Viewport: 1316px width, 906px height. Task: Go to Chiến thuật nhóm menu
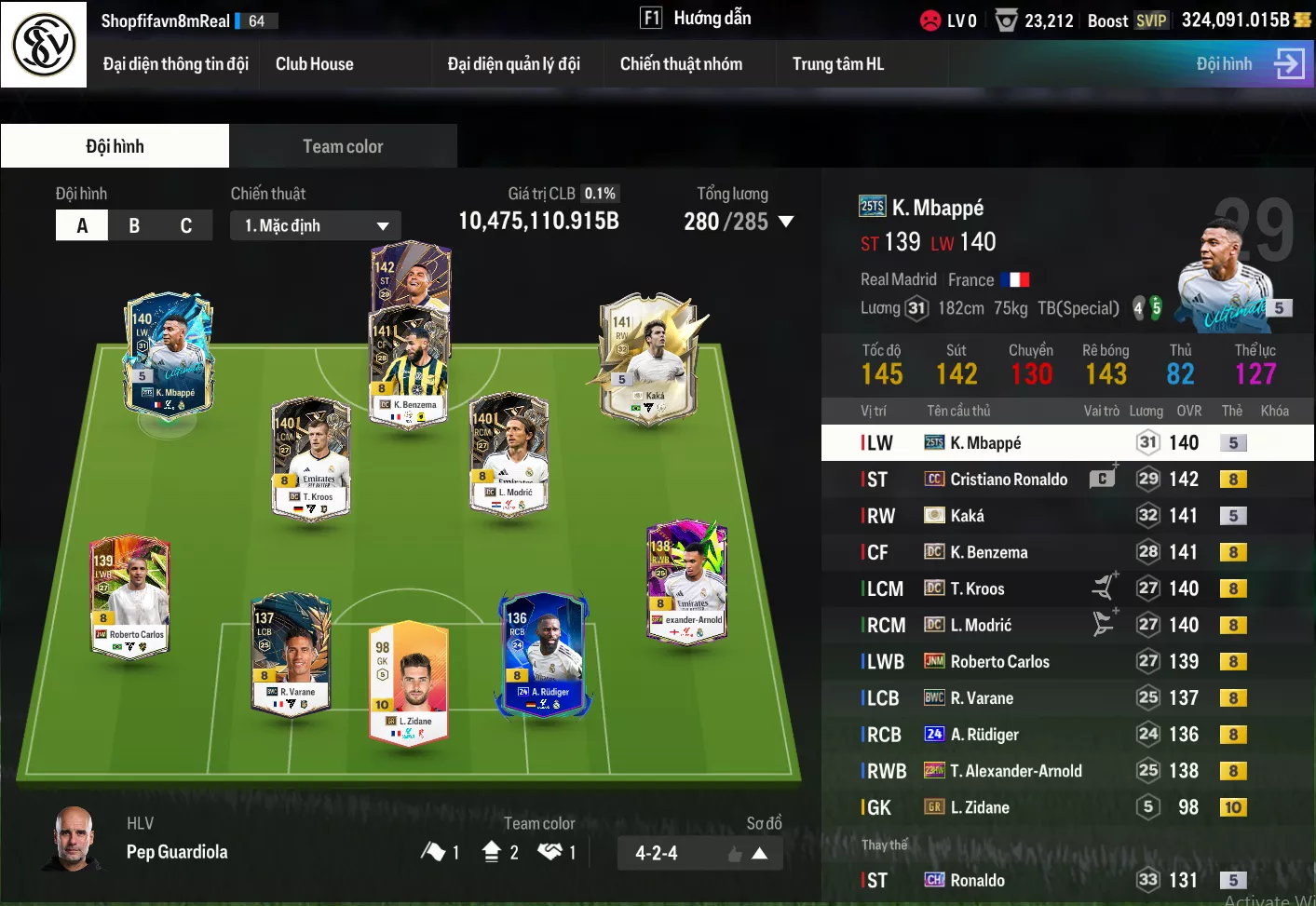[681, 64]
